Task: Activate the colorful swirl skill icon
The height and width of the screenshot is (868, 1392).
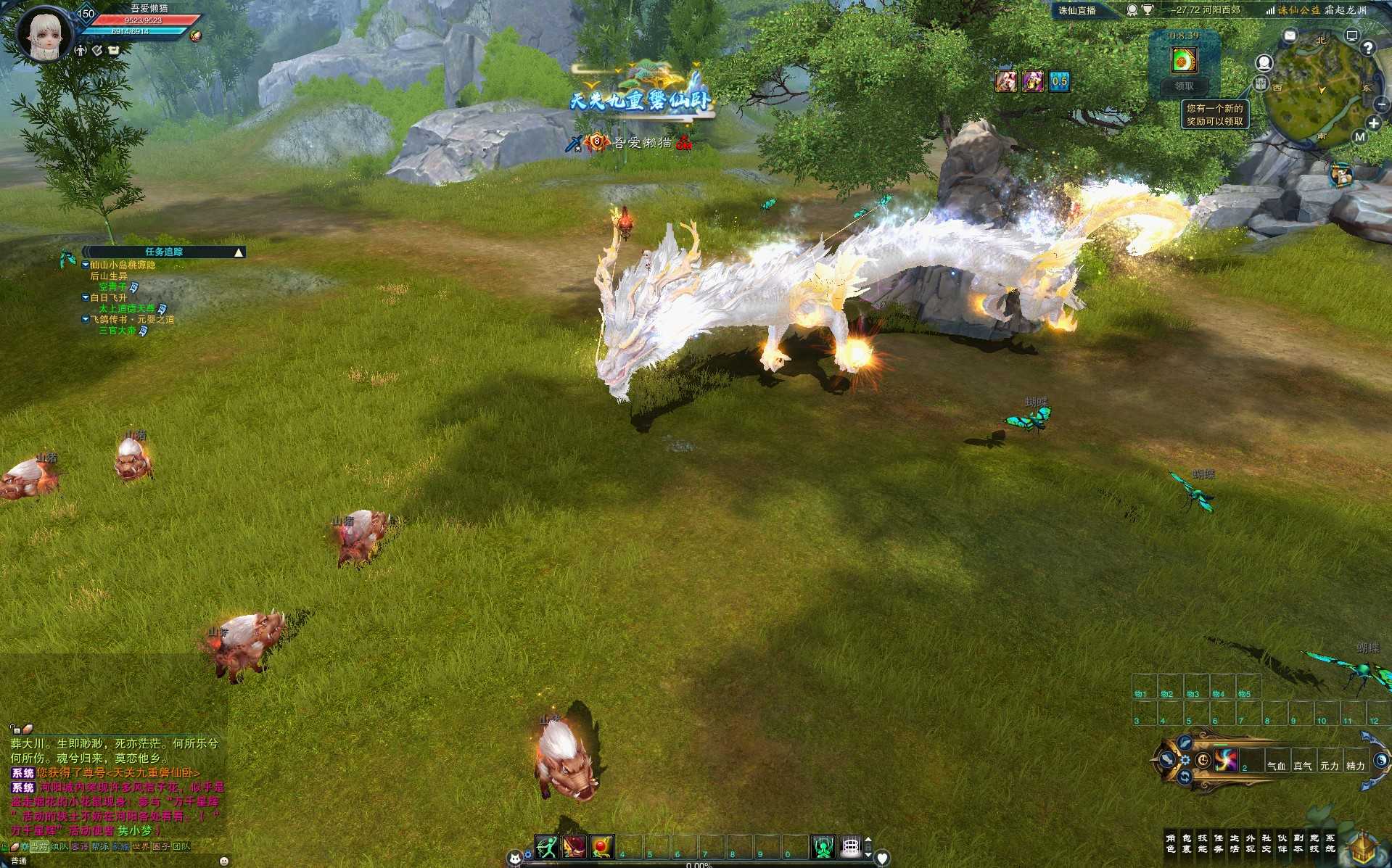Action: click(1226, 760)
